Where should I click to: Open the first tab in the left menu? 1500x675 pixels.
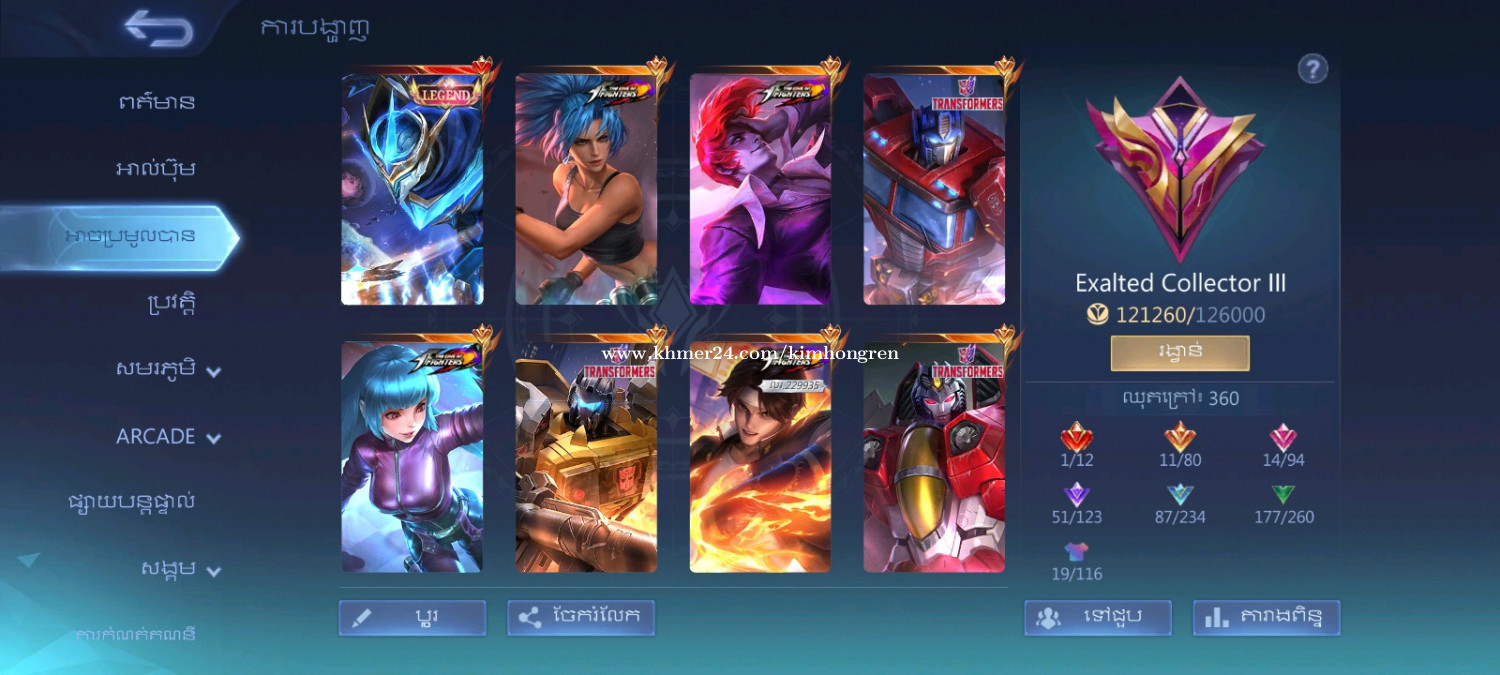tap(156, 101)
